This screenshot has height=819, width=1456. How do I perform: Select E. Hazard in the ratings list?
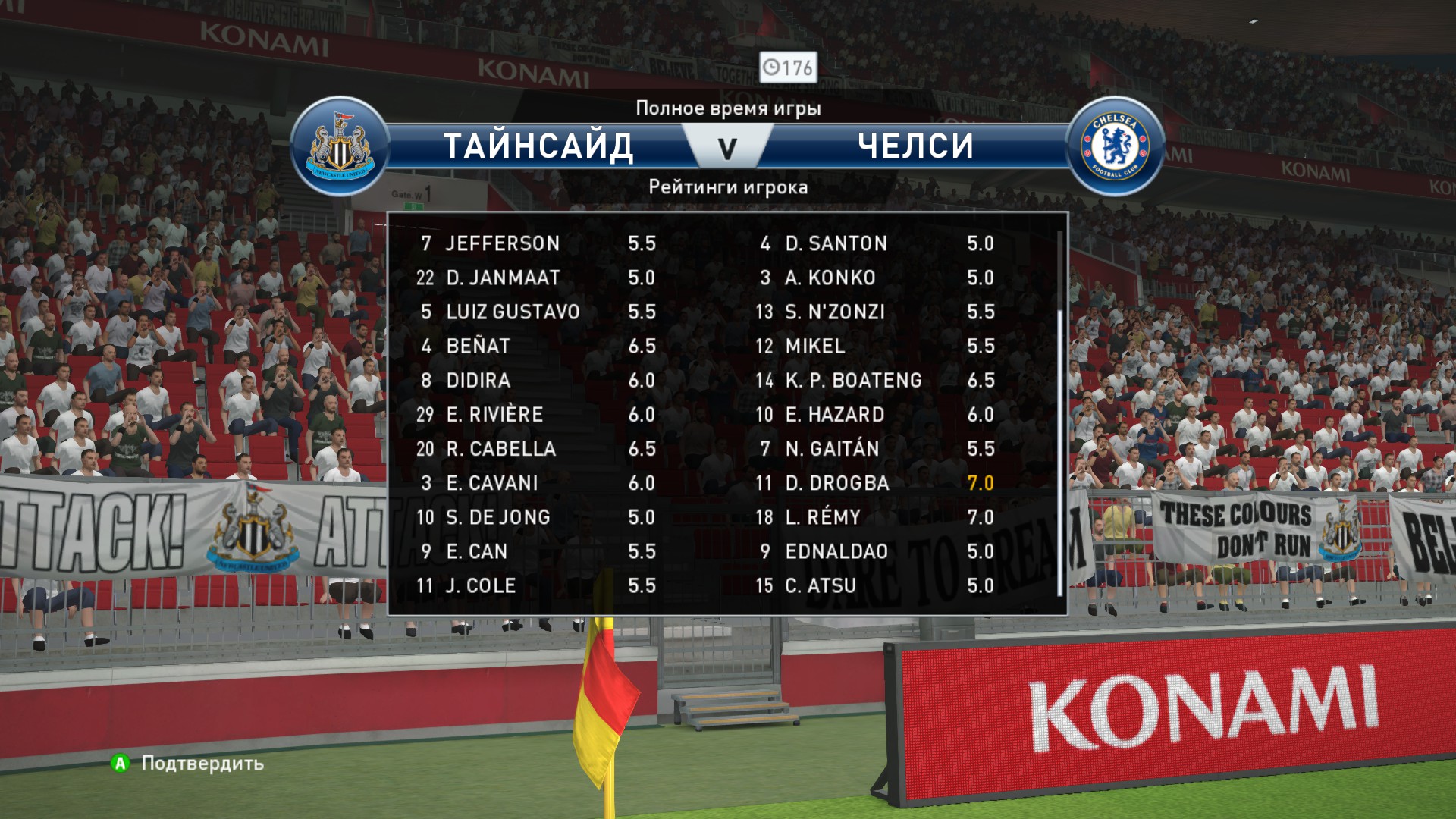pyautogui.click(x=876, y=415)
